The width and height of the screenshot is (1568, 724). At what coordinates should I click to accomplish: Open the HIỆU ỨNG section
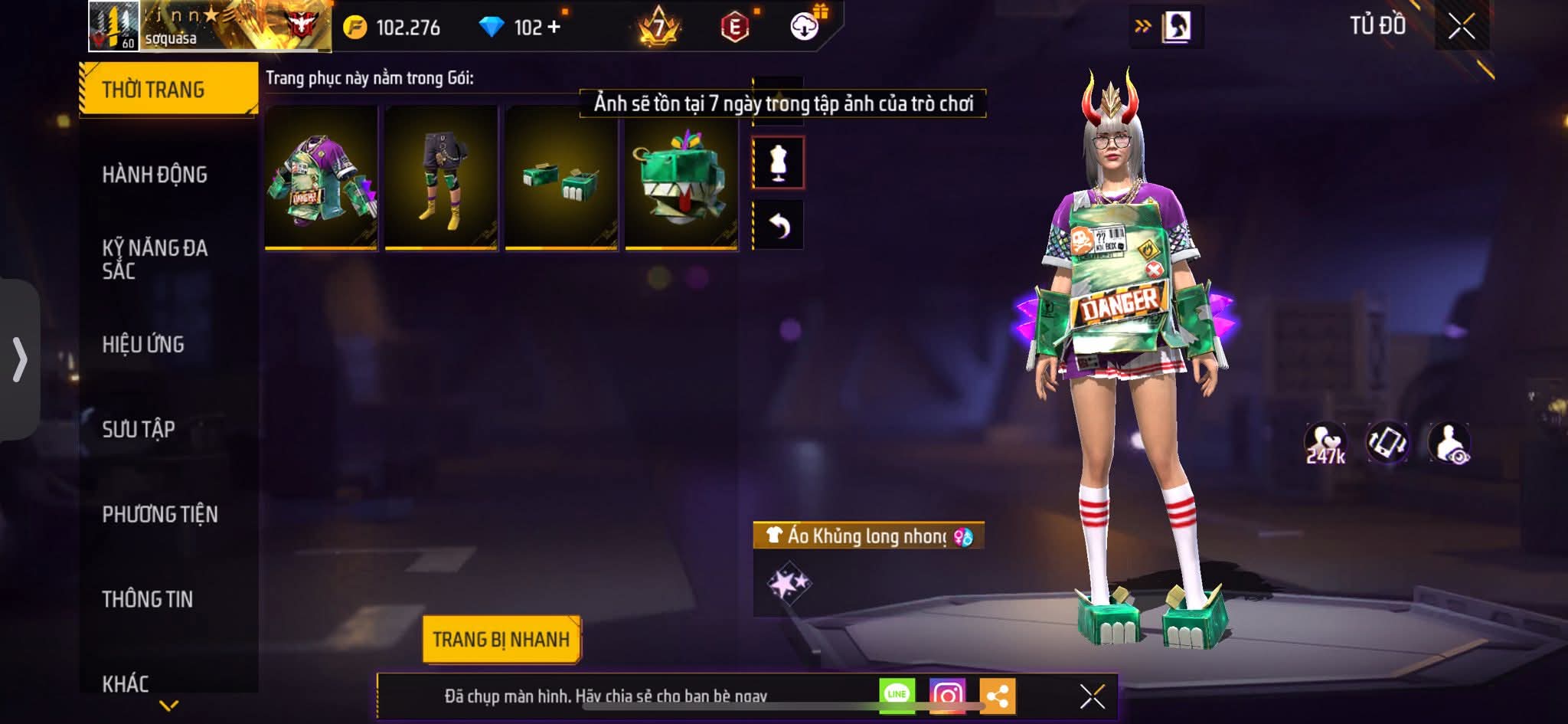143,344
